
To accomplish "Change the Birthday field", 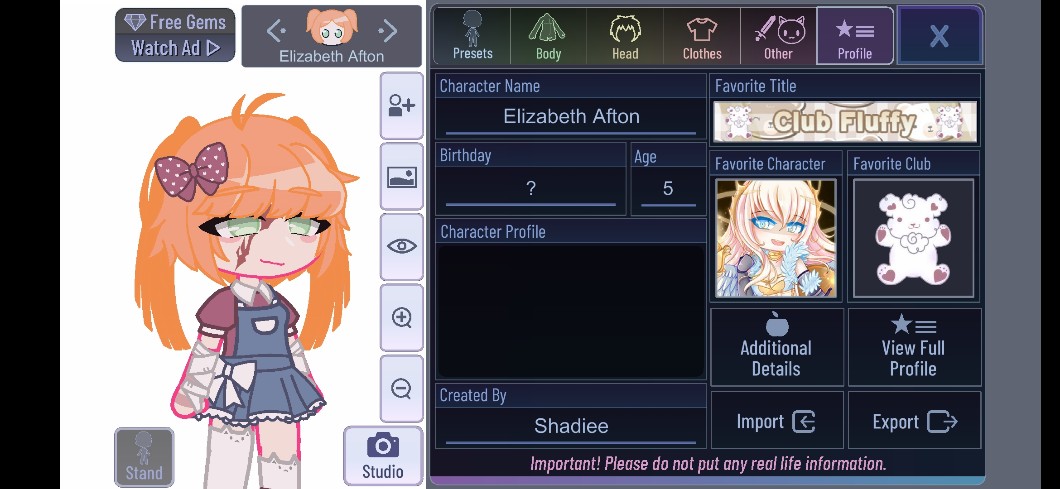I will pos(531,188).
